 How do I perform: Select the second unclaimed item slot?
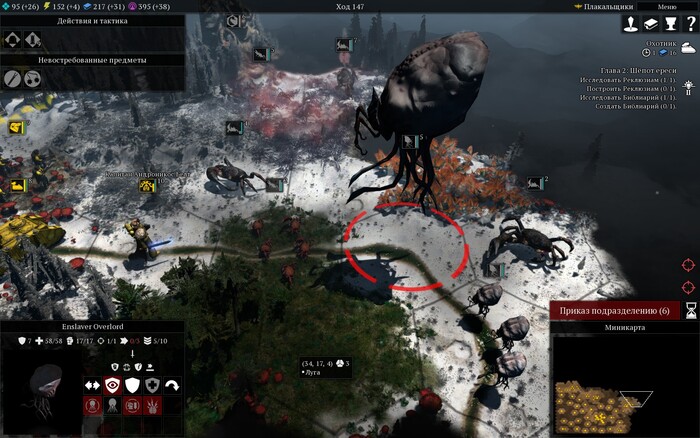pyautogui.click(x=33, y=77)
